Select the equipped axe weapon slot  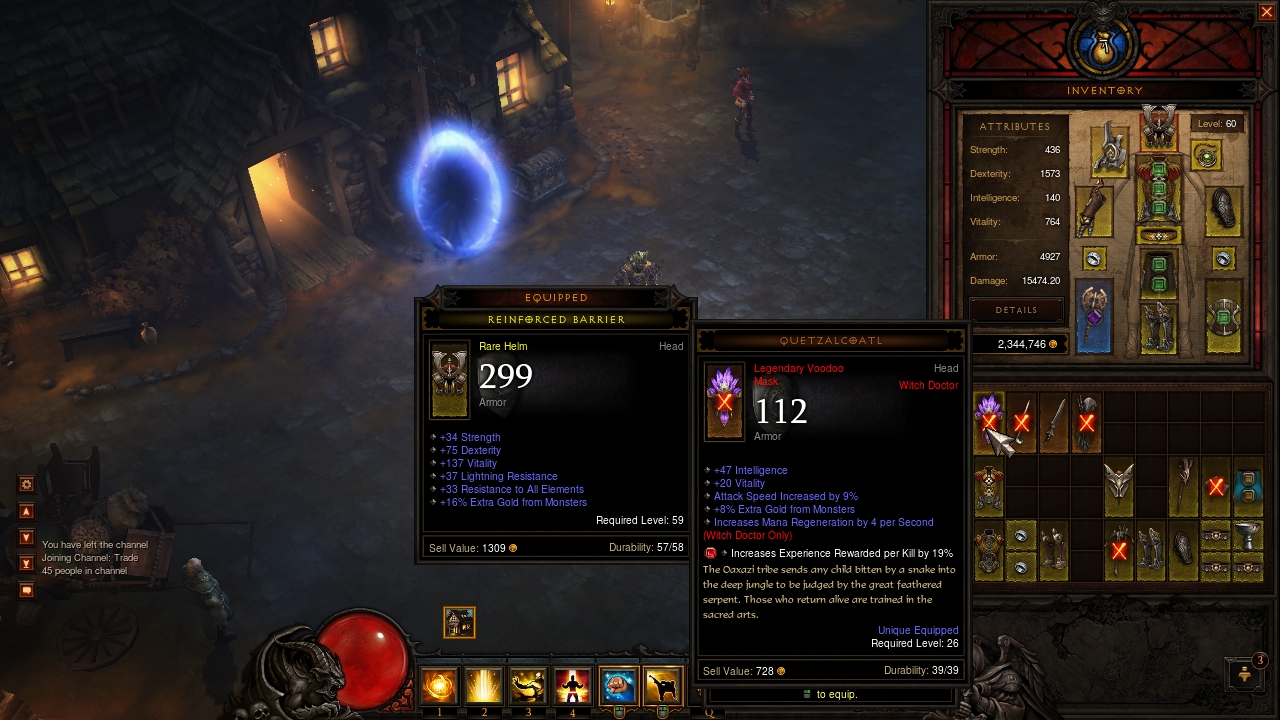coord(1094,315)
